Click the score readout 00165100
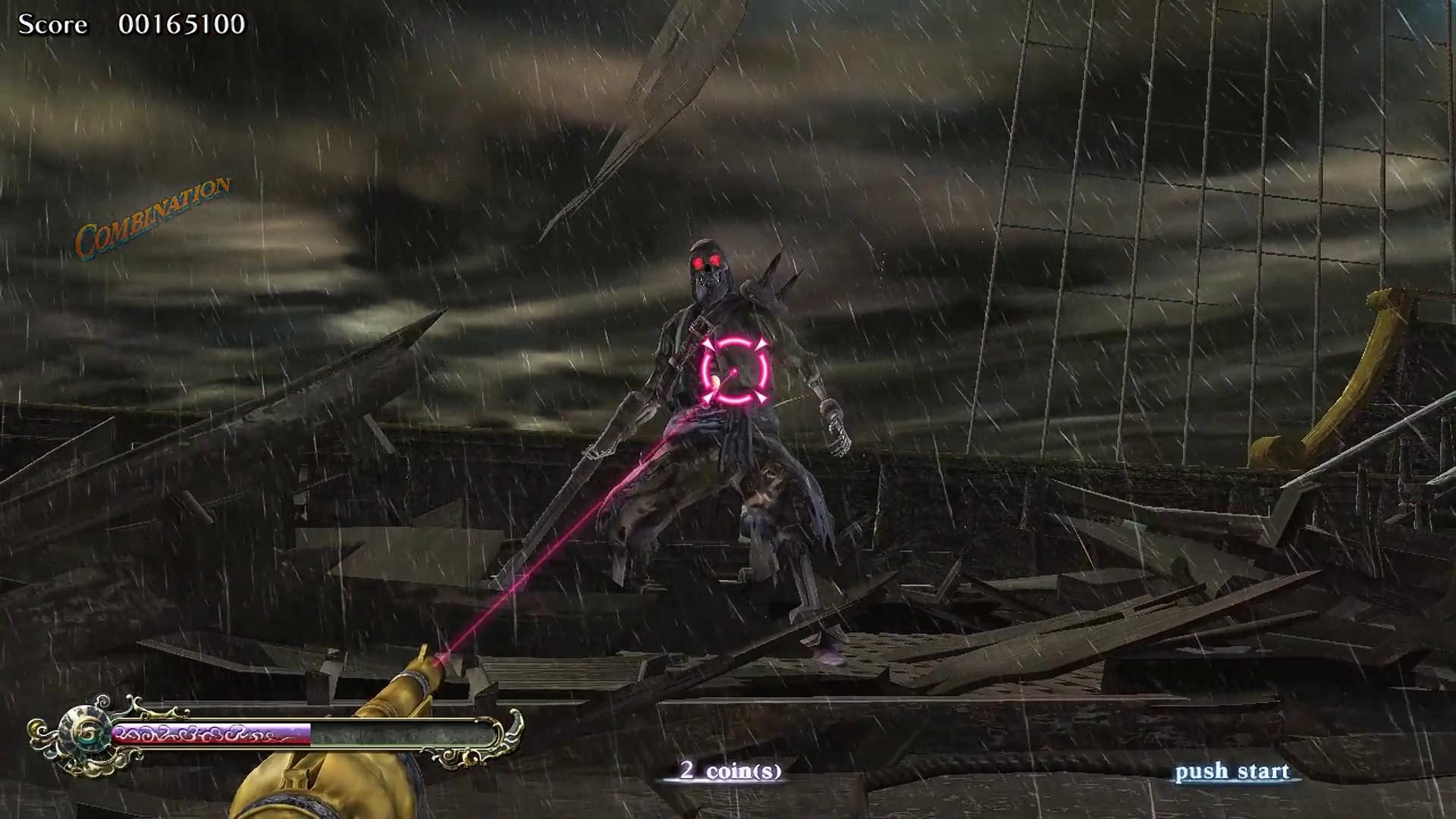This screenshot has height=819, width=1456. coord(182,25)
